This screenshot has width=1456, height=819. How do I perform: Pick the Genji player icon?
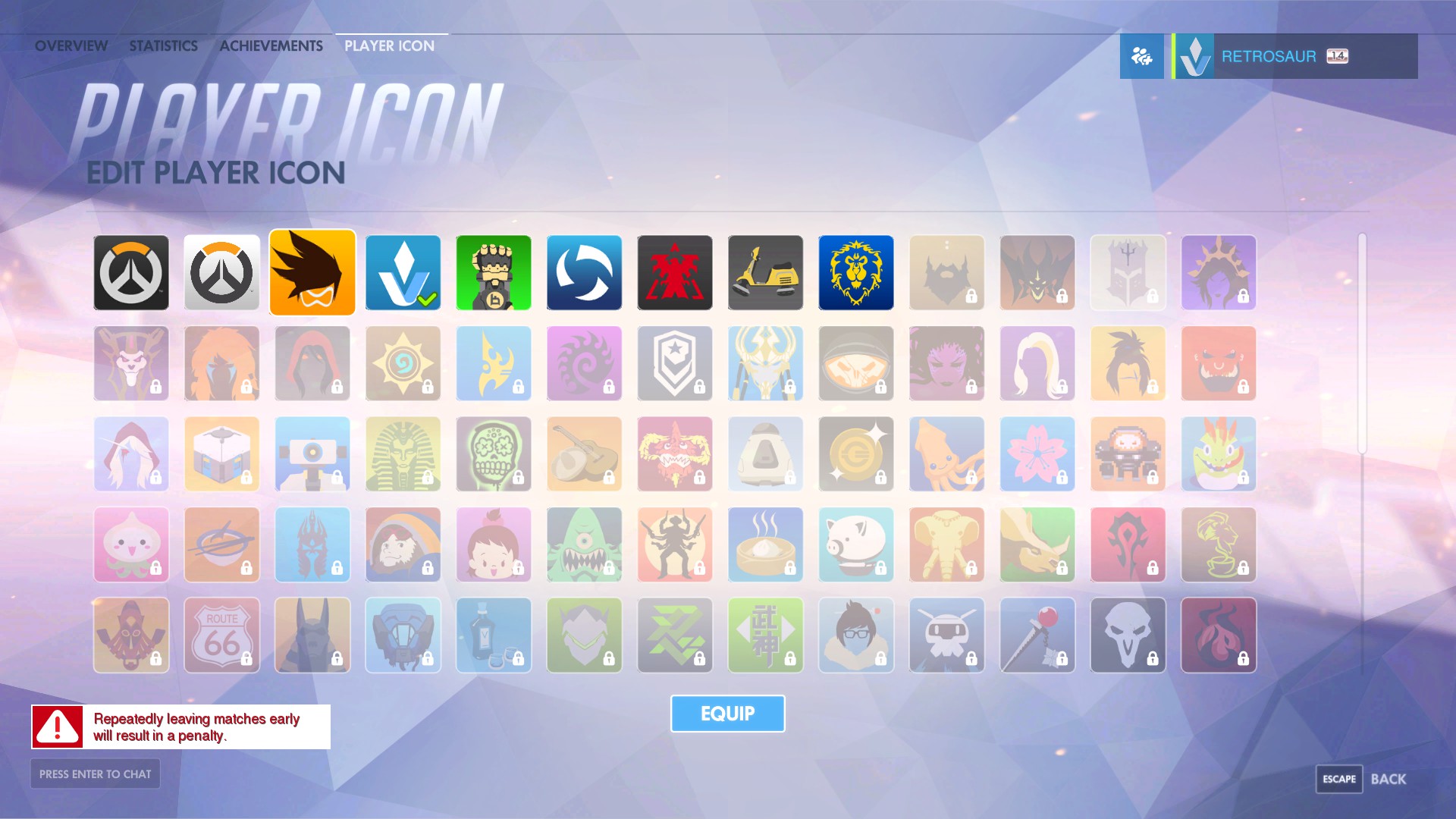pyautogui.click(x=584, y=635)
